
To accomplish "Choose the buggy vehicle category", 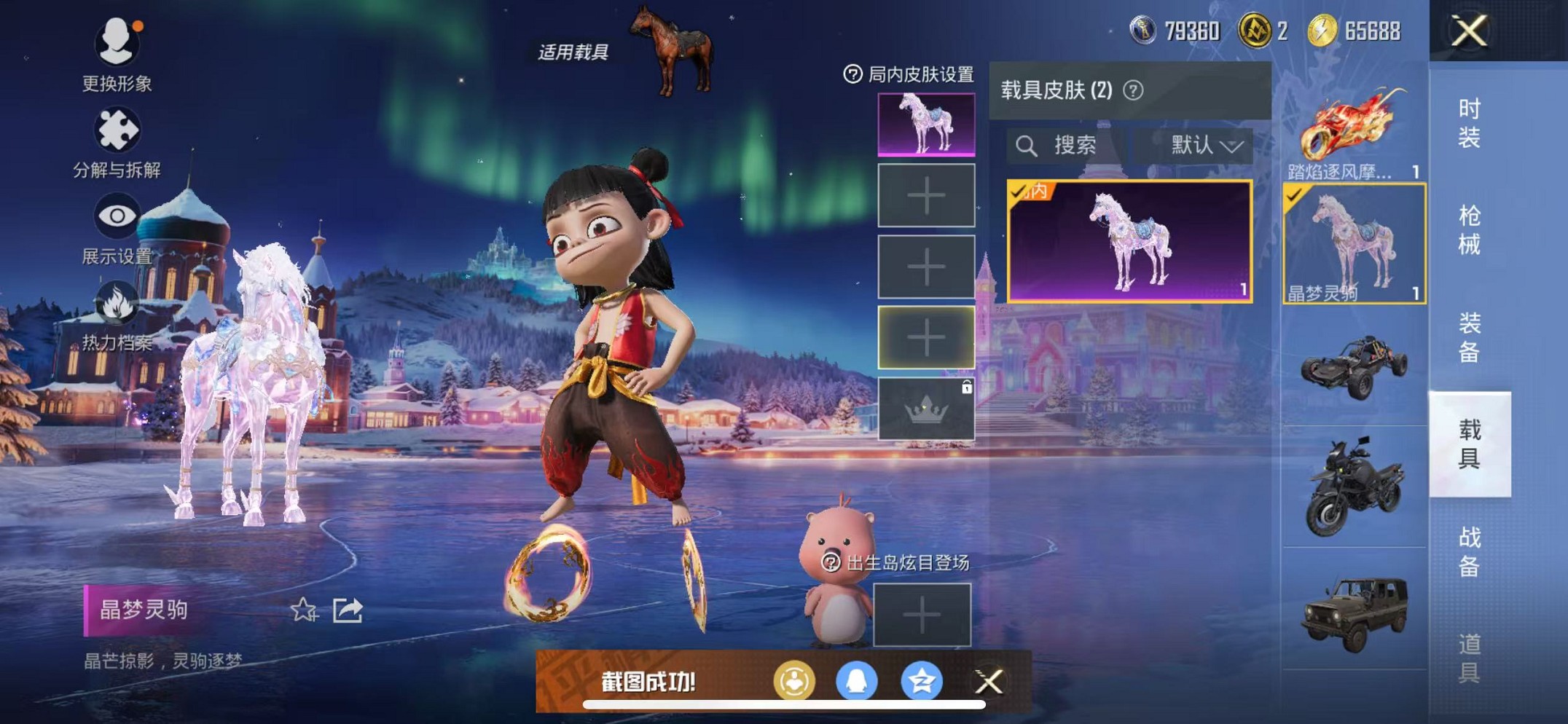I will tap(1354, 366).
